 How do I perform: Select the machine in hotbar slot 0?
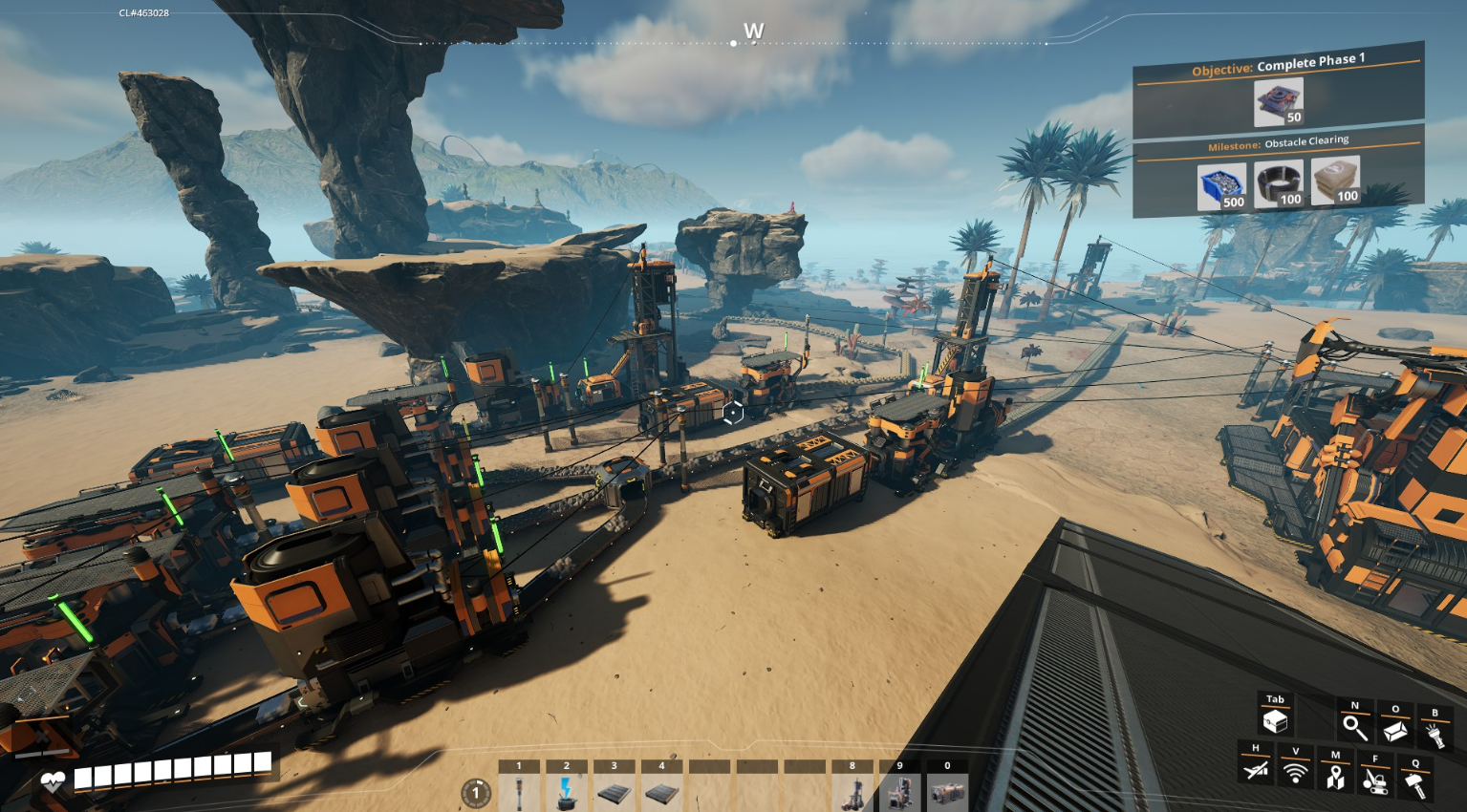(947, 792)
